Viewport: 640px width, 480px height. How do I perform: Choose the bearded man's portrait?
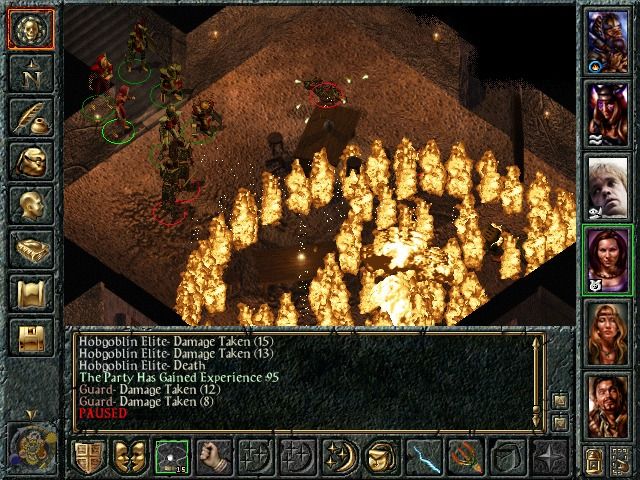tap(608, 402)
